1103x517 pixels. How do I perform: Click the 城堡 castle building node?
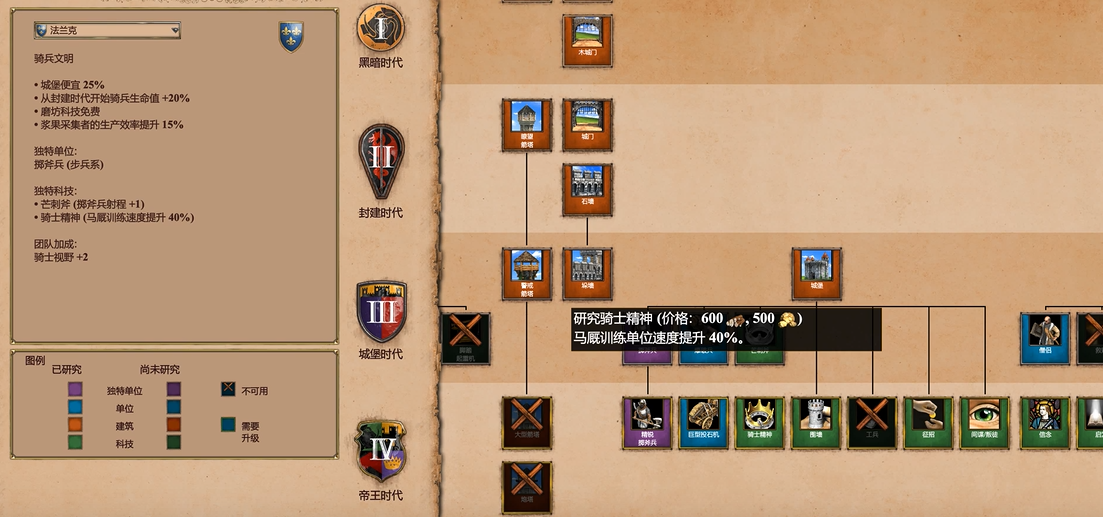tap(817, 273)
